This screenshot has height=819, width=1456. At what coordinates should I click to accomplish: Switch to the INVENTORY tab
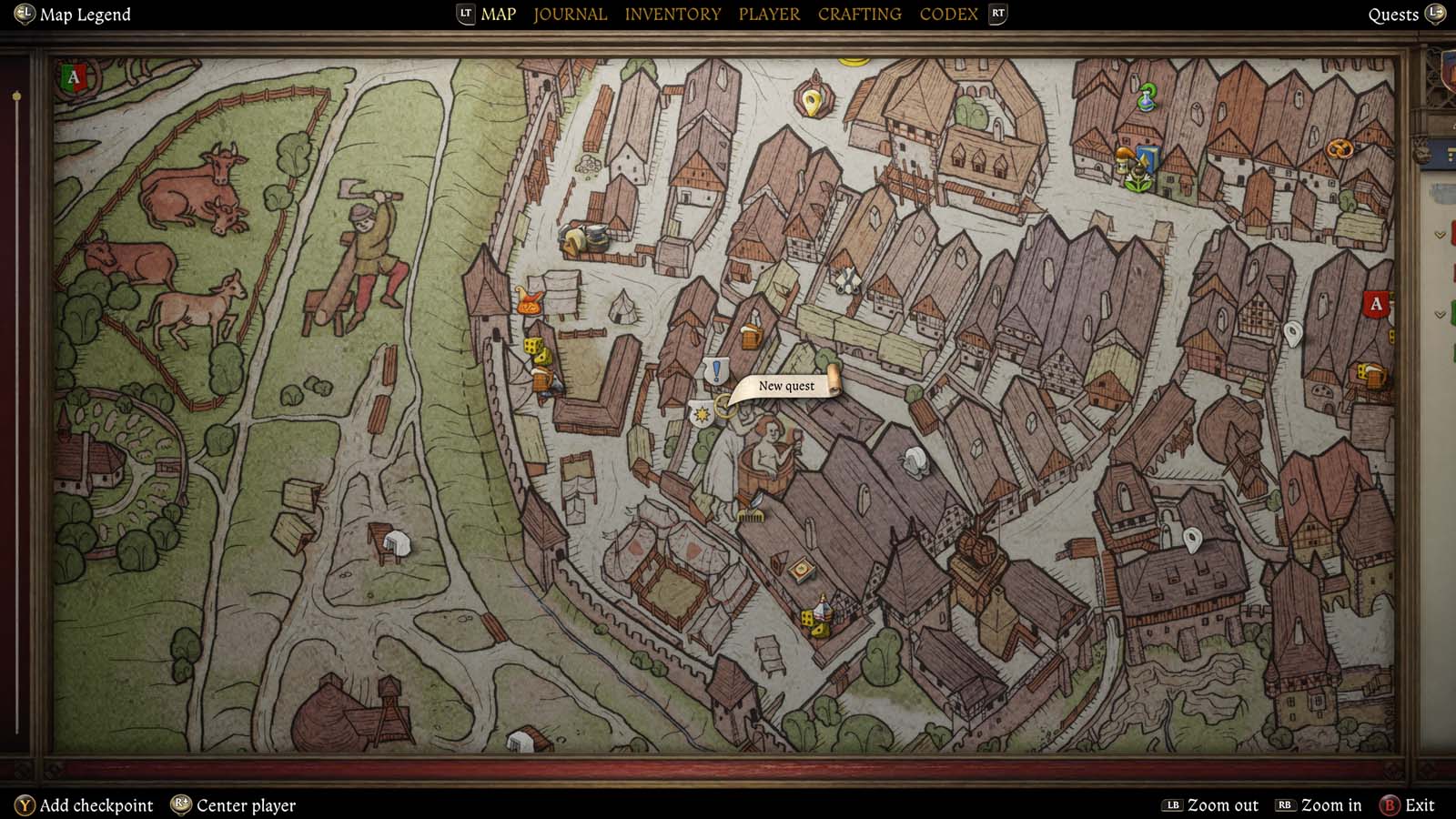(672, 14)
